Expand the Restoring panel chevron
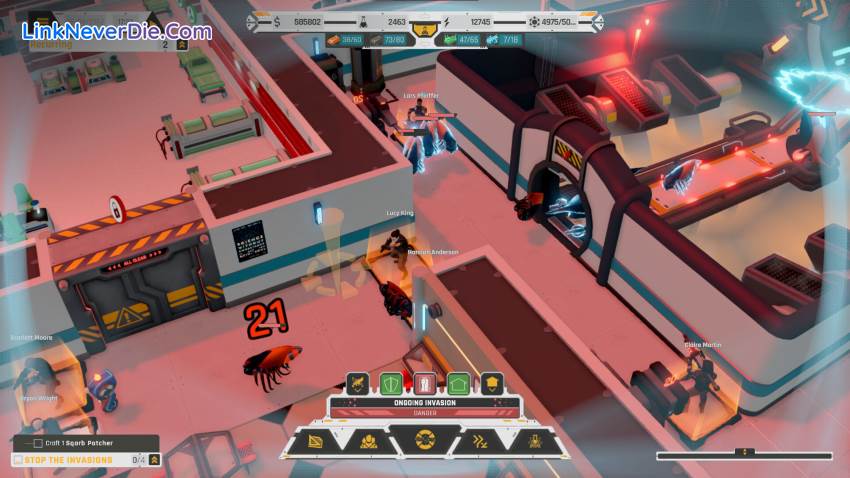 (181, 44)
